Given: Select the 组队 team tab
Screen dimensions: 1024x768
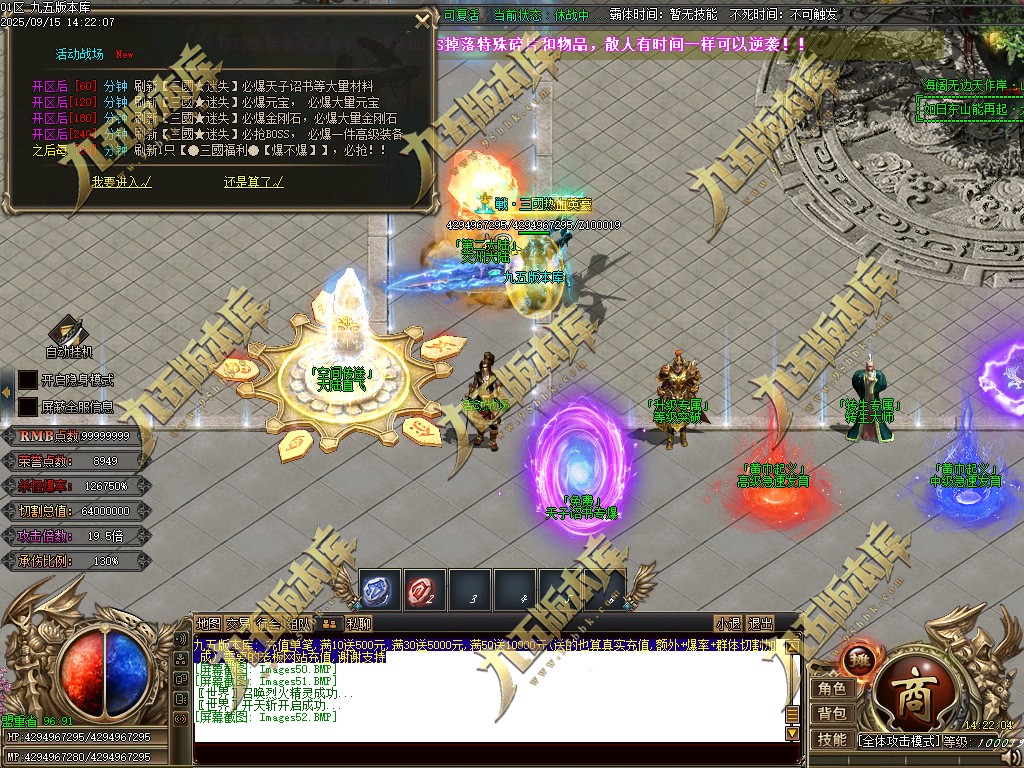Looking at the screenshot, I should pyautogui.click(x=299, y=623).
